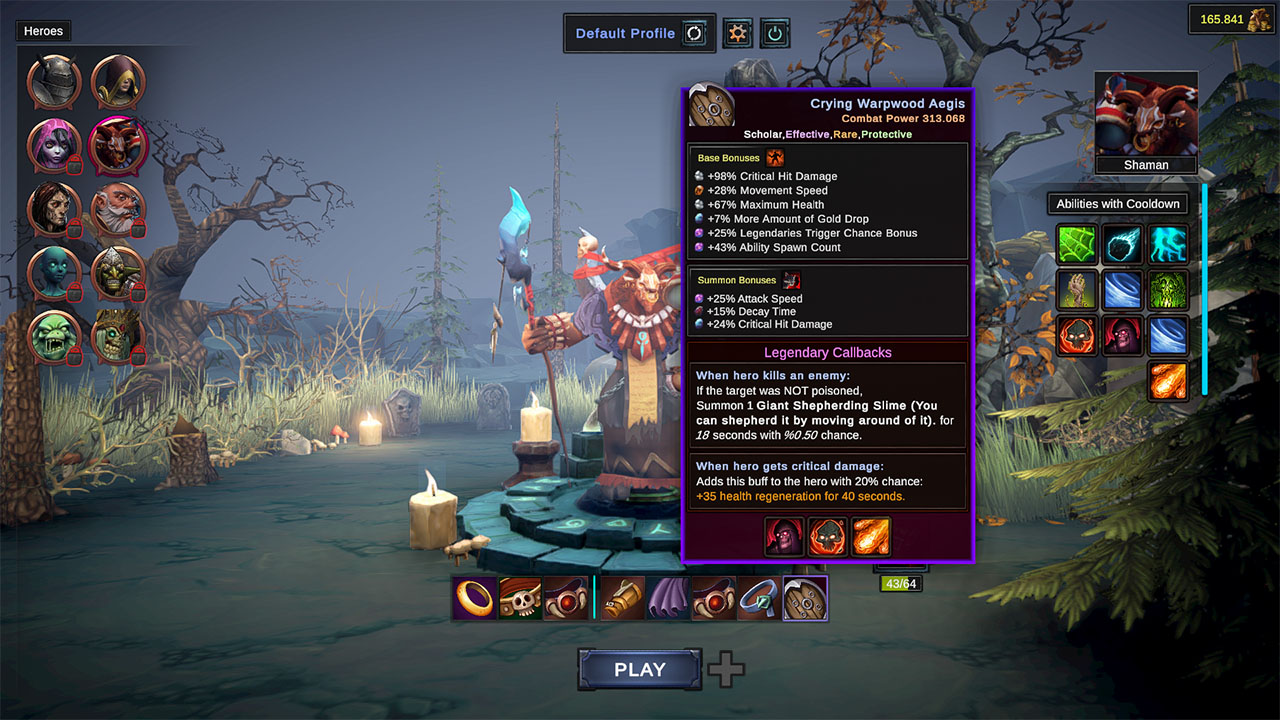Select the green spider web ability icon

[1076, 244]
